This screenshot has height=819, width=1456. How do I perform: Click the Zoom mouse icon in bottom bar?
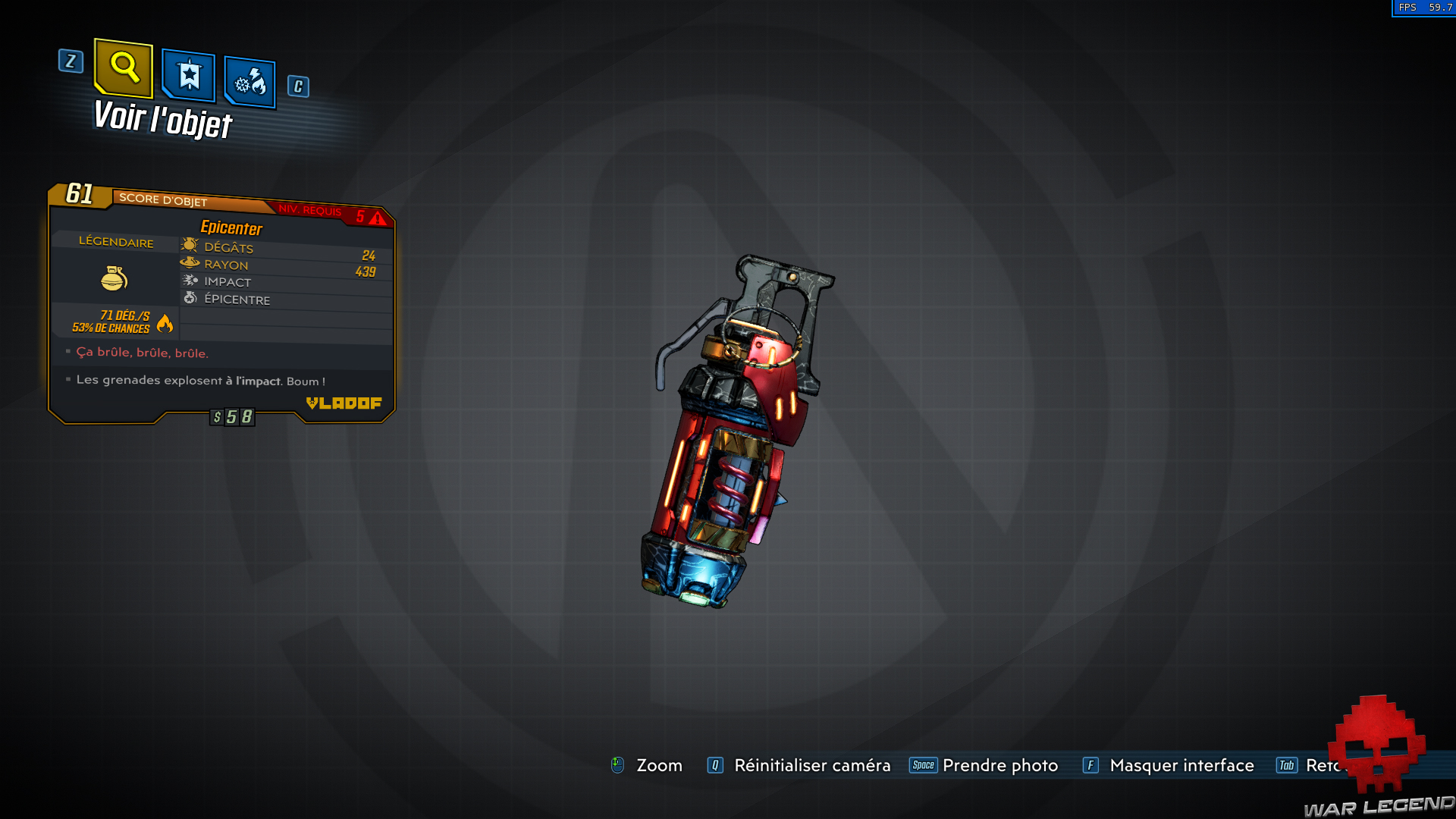(x=618, y=765)
